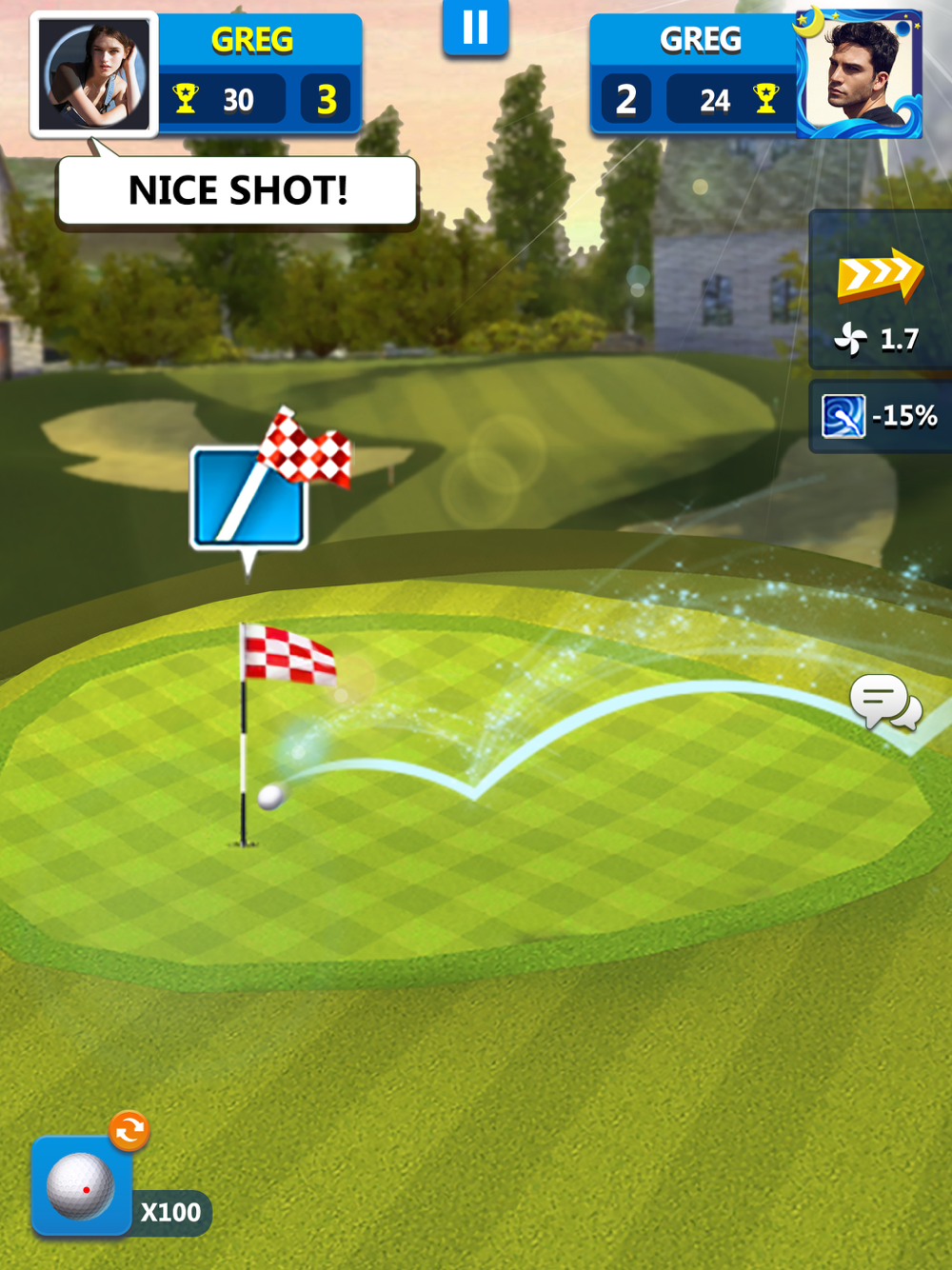Tap the left player's portrait avatar
The height and width of the screenshot is (1270, 952).
tap(94, 75)
